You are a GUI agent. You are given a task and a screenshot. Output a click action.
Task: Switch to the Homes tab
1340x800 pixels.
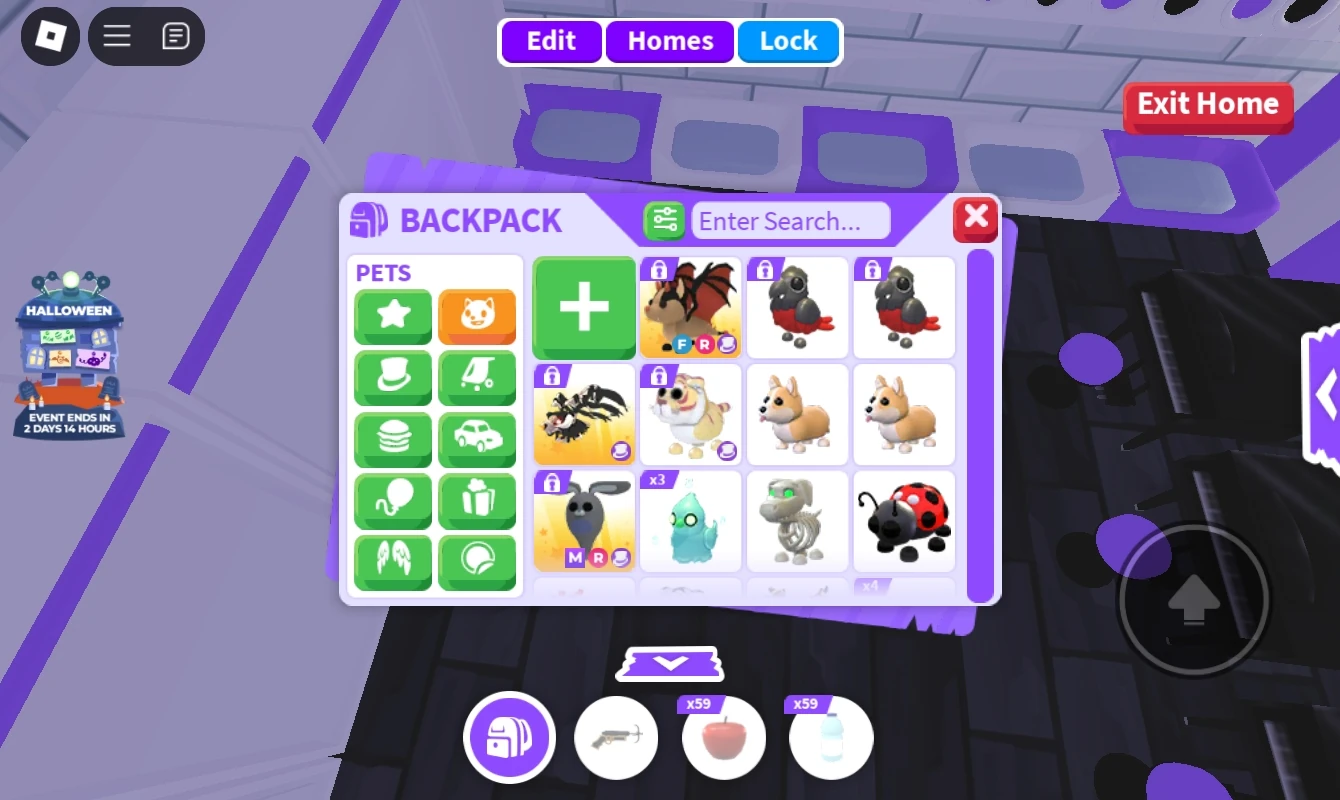[x=669, y=41]
